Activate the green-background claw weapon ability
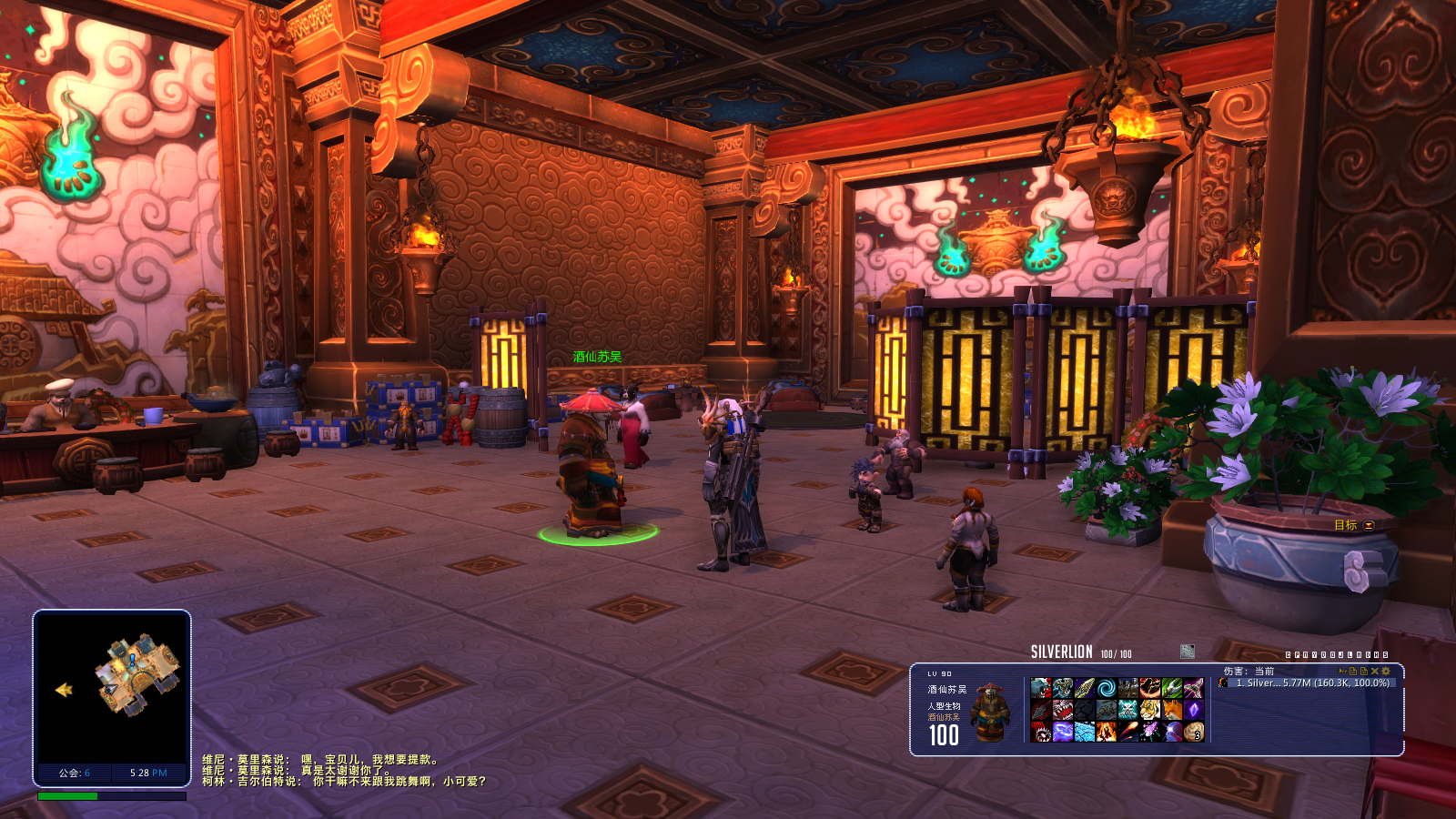 pos(1172,688)
